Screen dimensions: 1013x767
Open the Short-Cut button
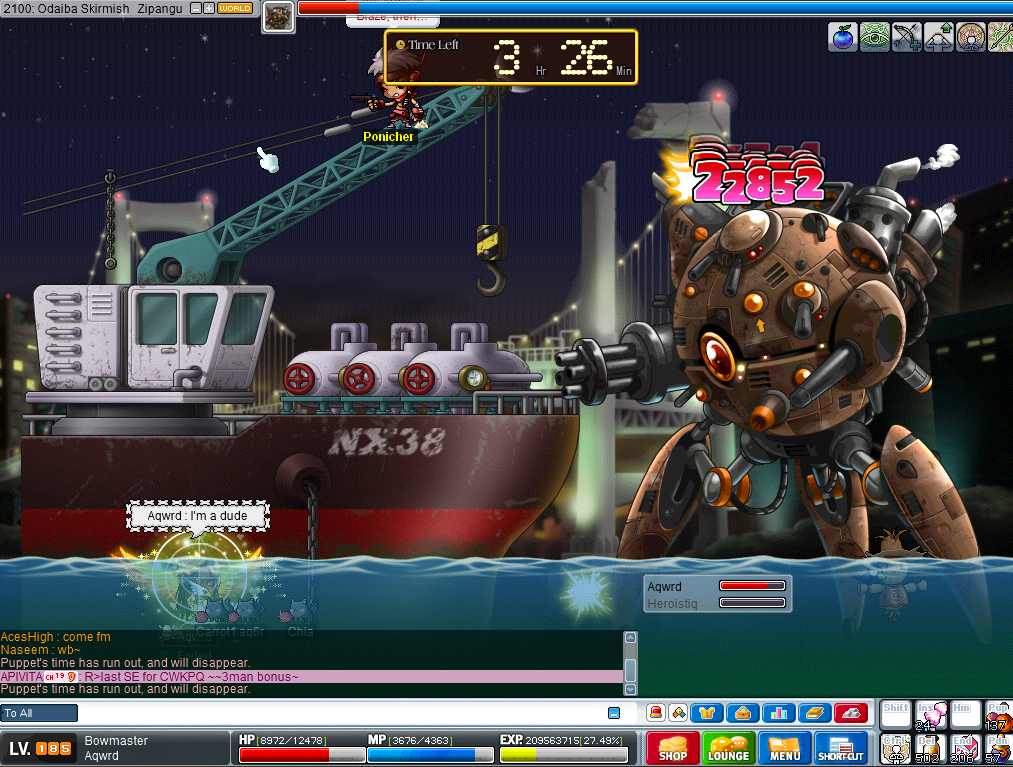[x=840, y=748]
